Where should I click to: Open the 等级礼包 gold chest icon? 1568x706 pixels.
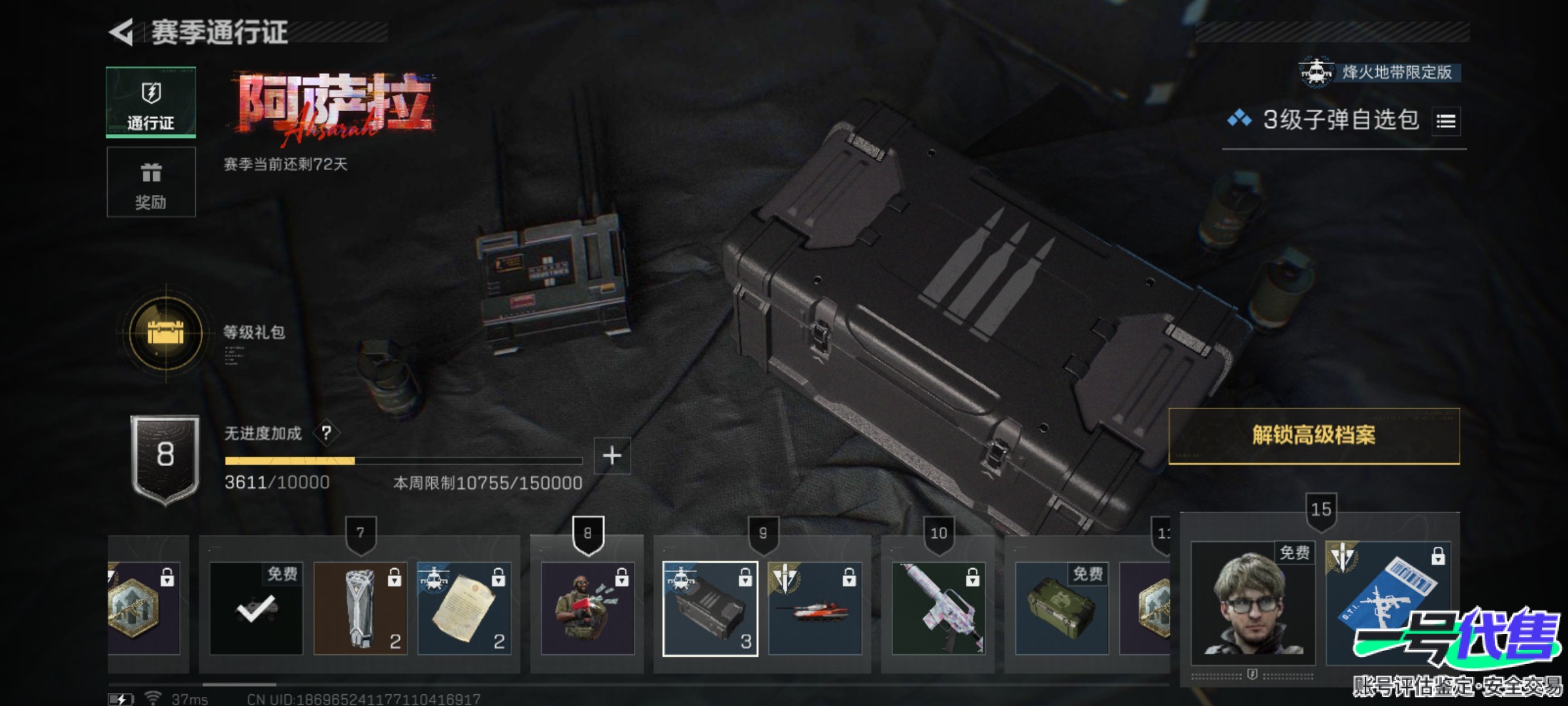(x=165, y=333)
